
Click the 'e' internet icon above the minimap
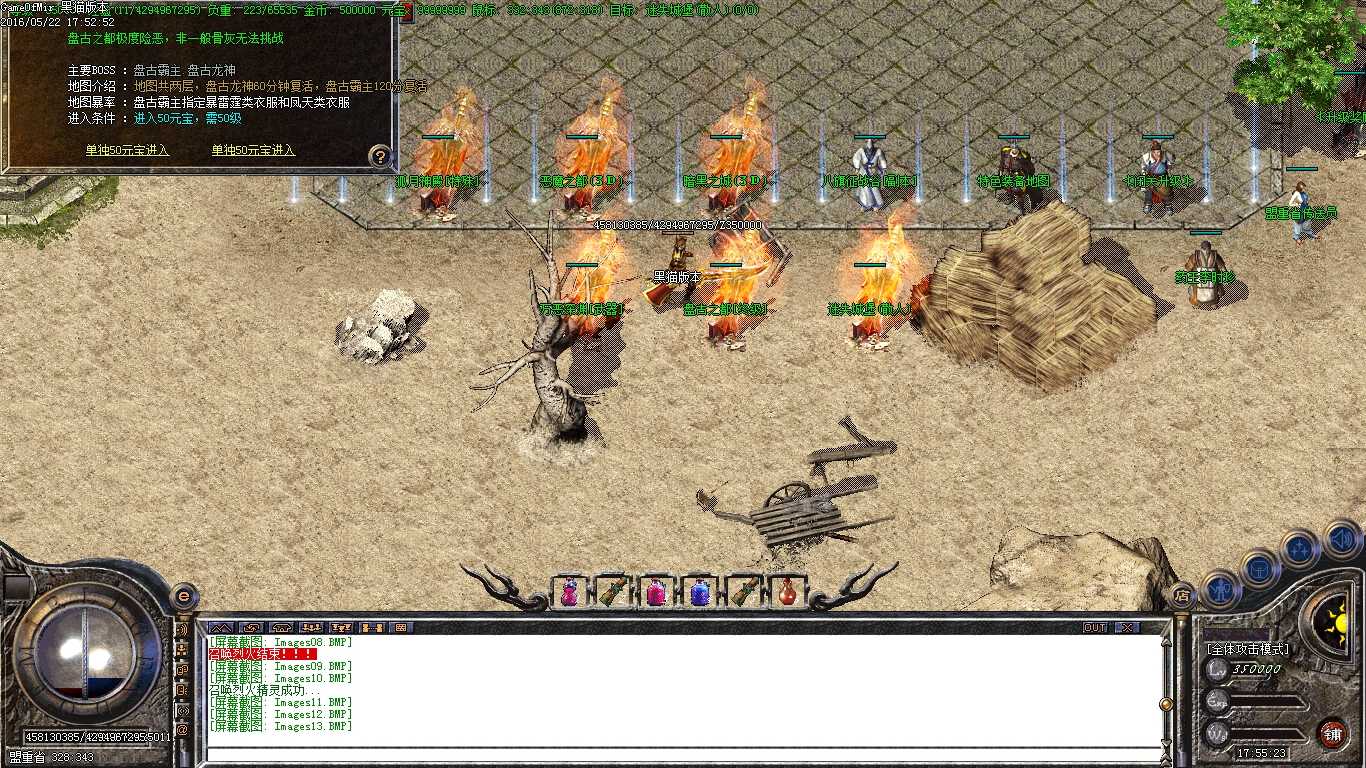(x=182, y=597)
